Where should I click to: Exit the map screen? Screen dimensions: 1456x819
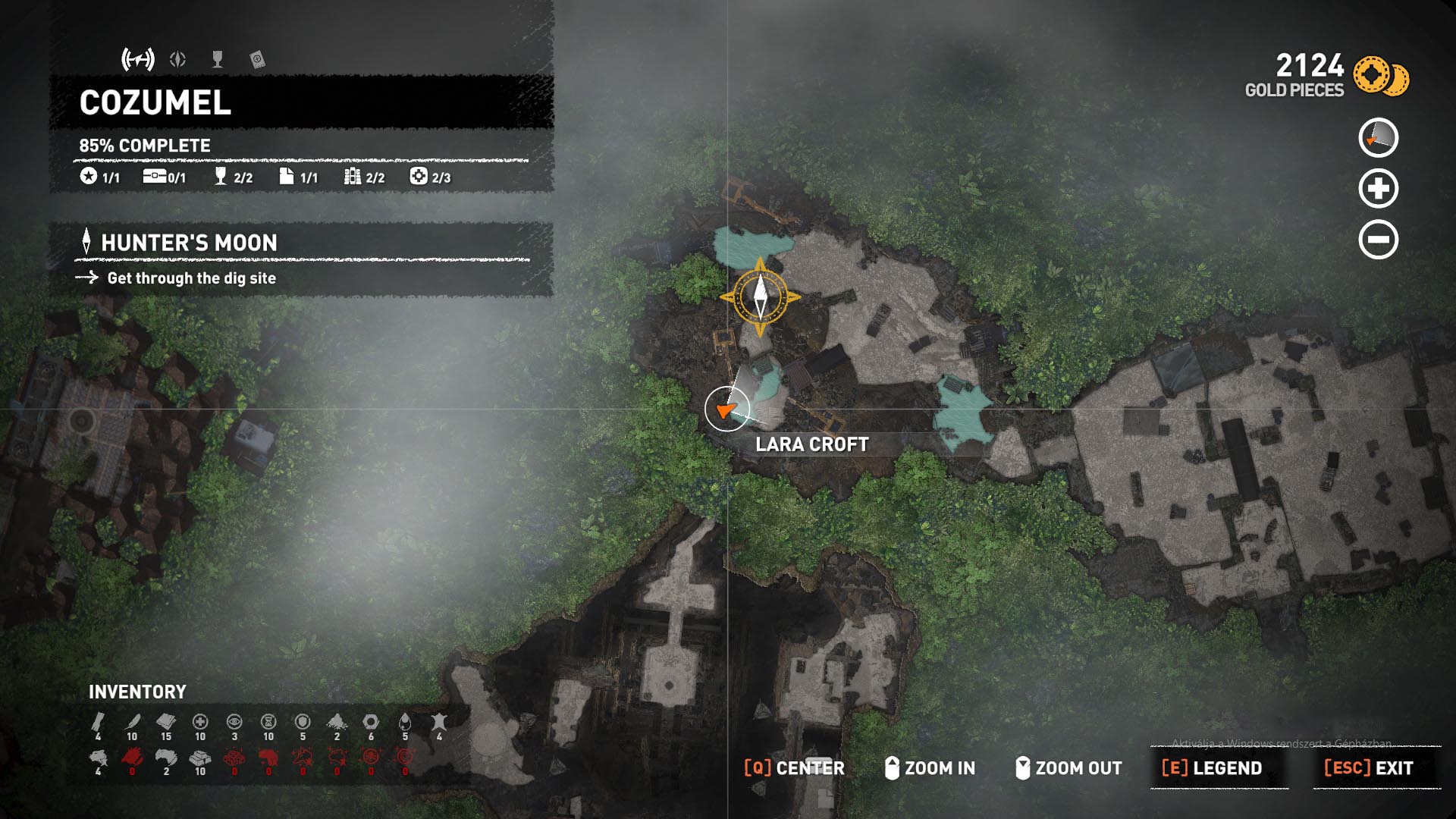coord(1369,768)
